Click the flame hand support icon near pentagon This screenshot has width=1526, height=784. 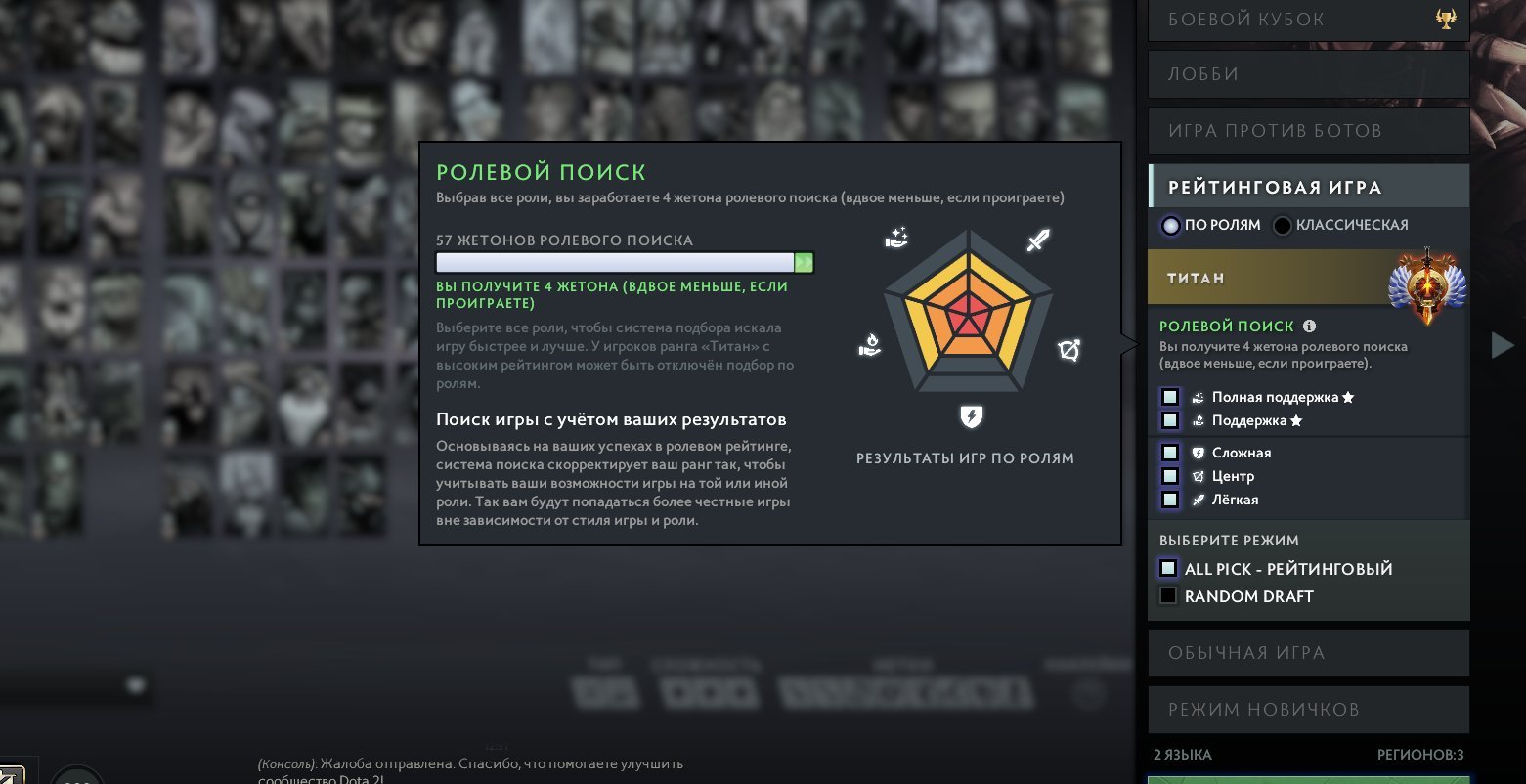tap(869, 346)
